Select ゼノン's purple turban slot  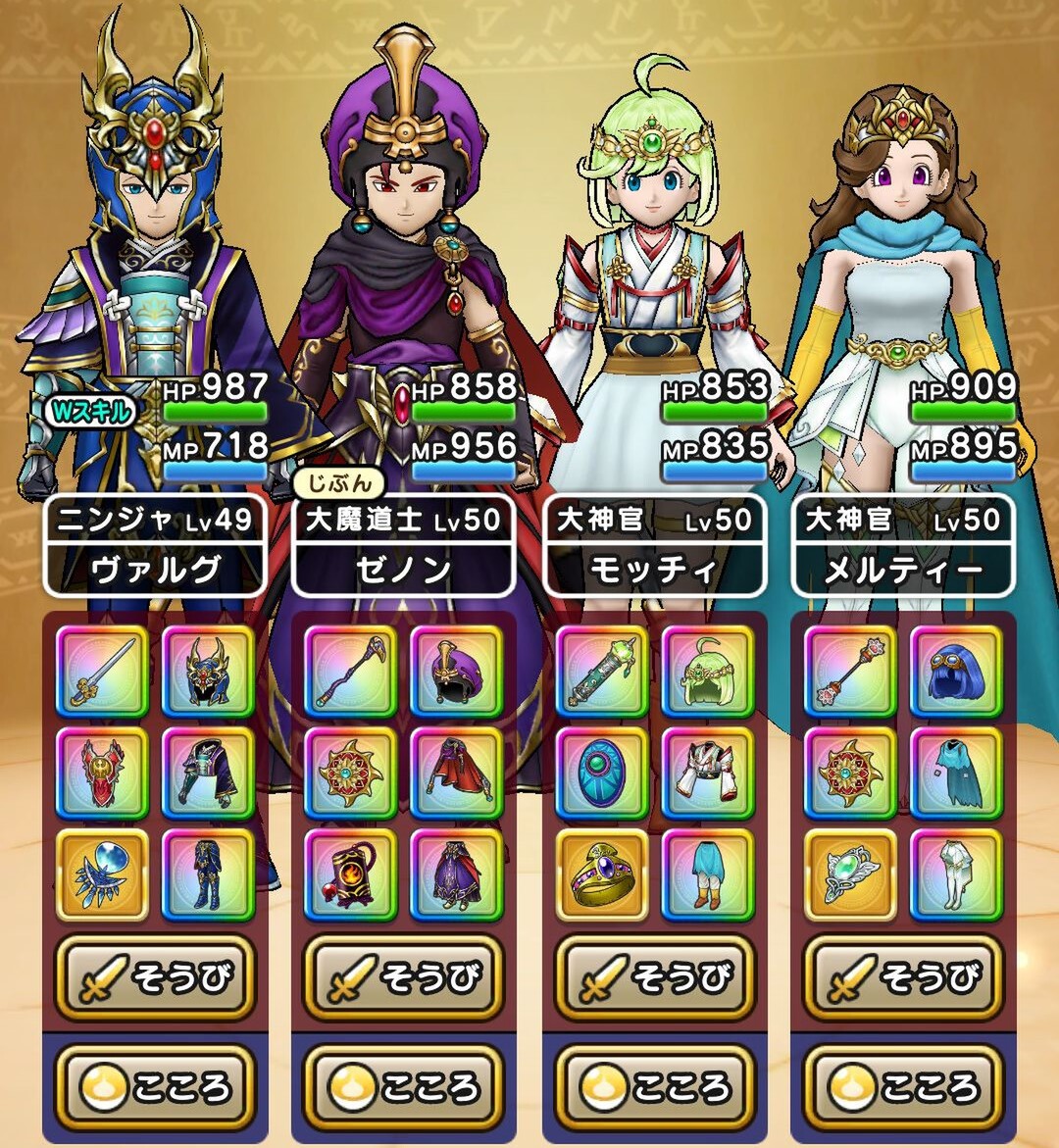pyautogui.click(x=456, y=672)
